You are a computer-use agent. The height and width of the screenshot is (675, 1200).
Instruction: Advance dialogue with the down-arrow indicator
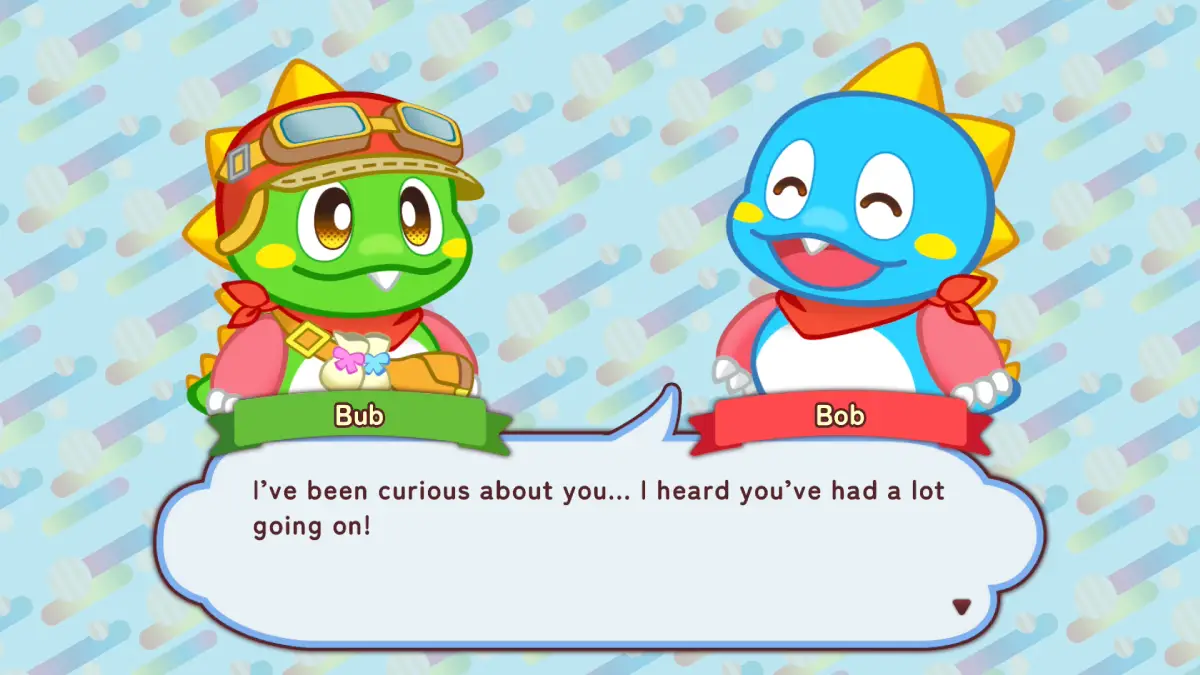[x=961, y=605]
